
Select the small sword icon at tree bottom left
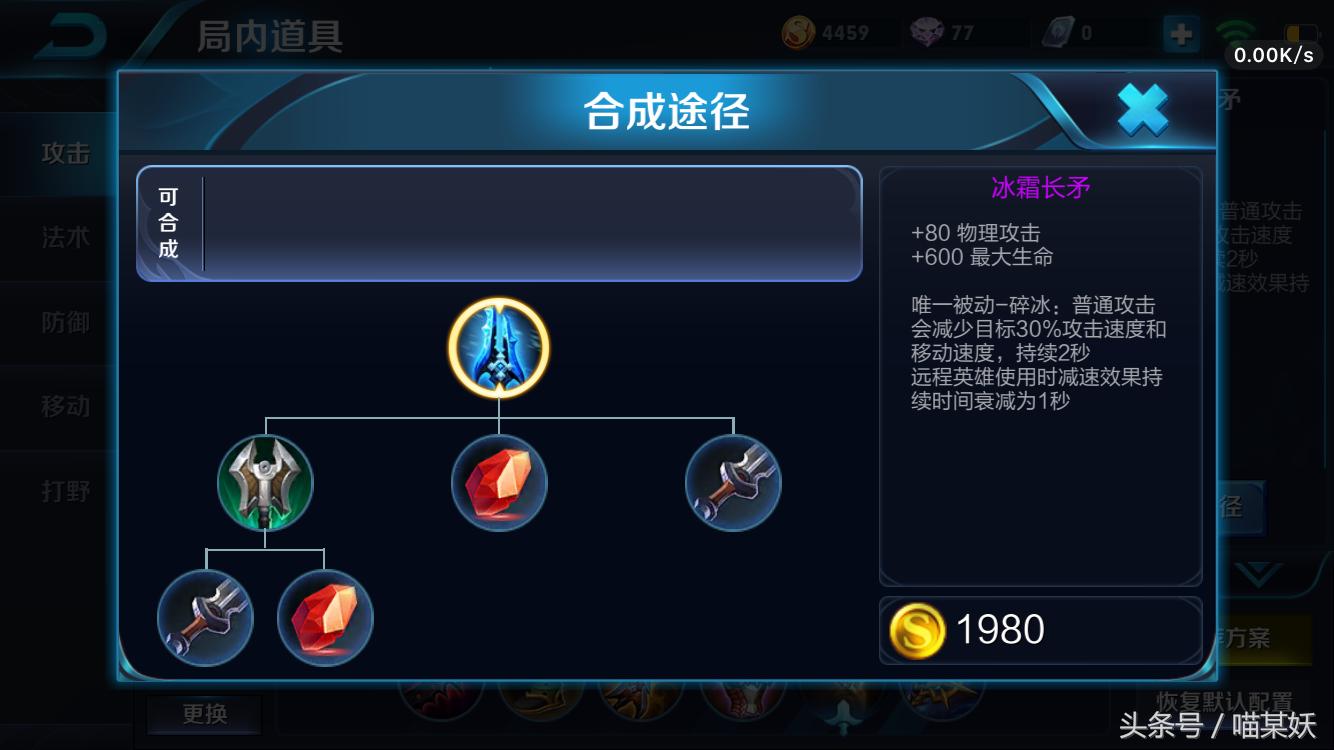coord(205,618)
